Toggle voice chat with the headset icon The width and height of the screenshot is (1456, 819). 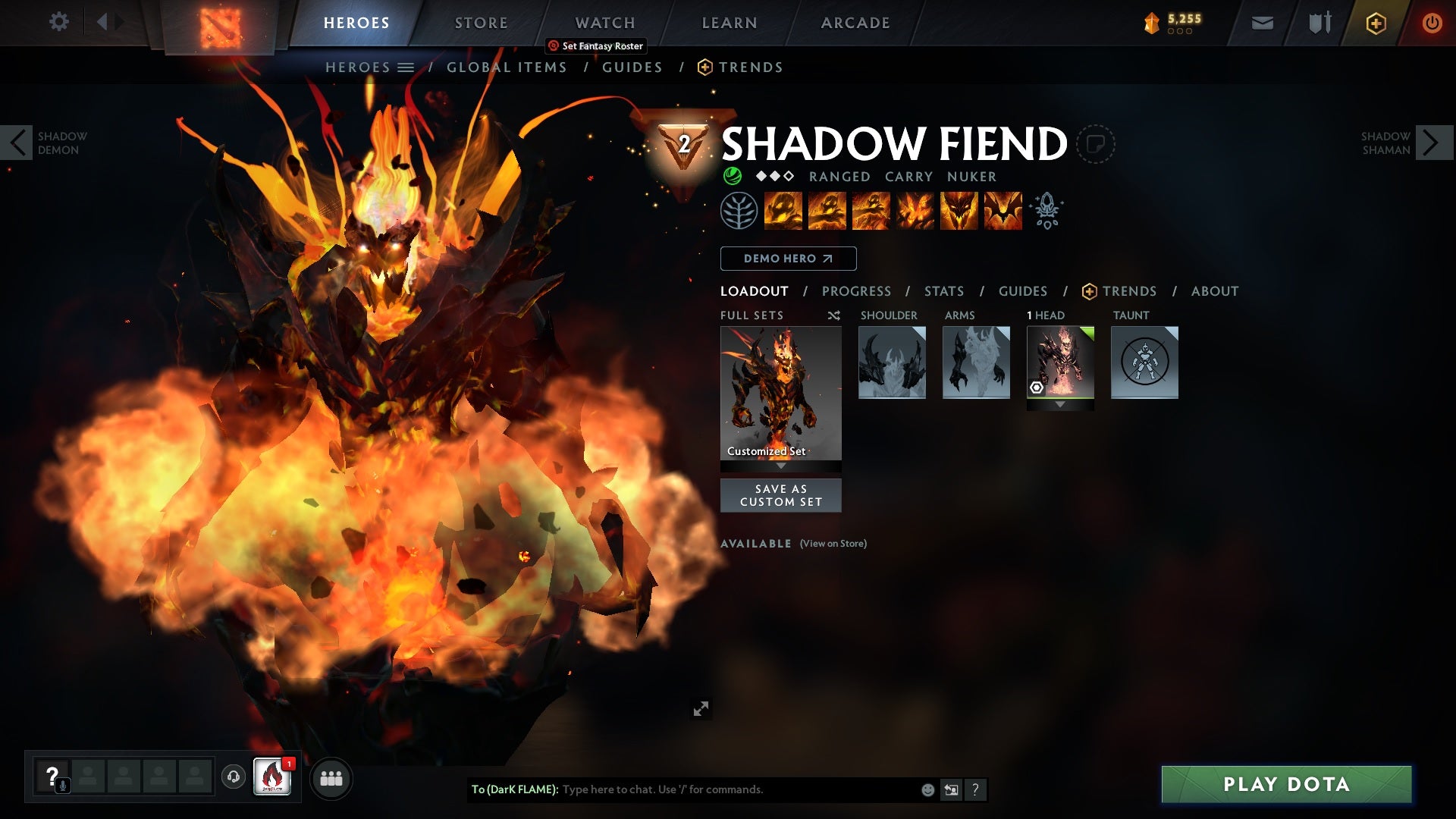click(234, 778)
